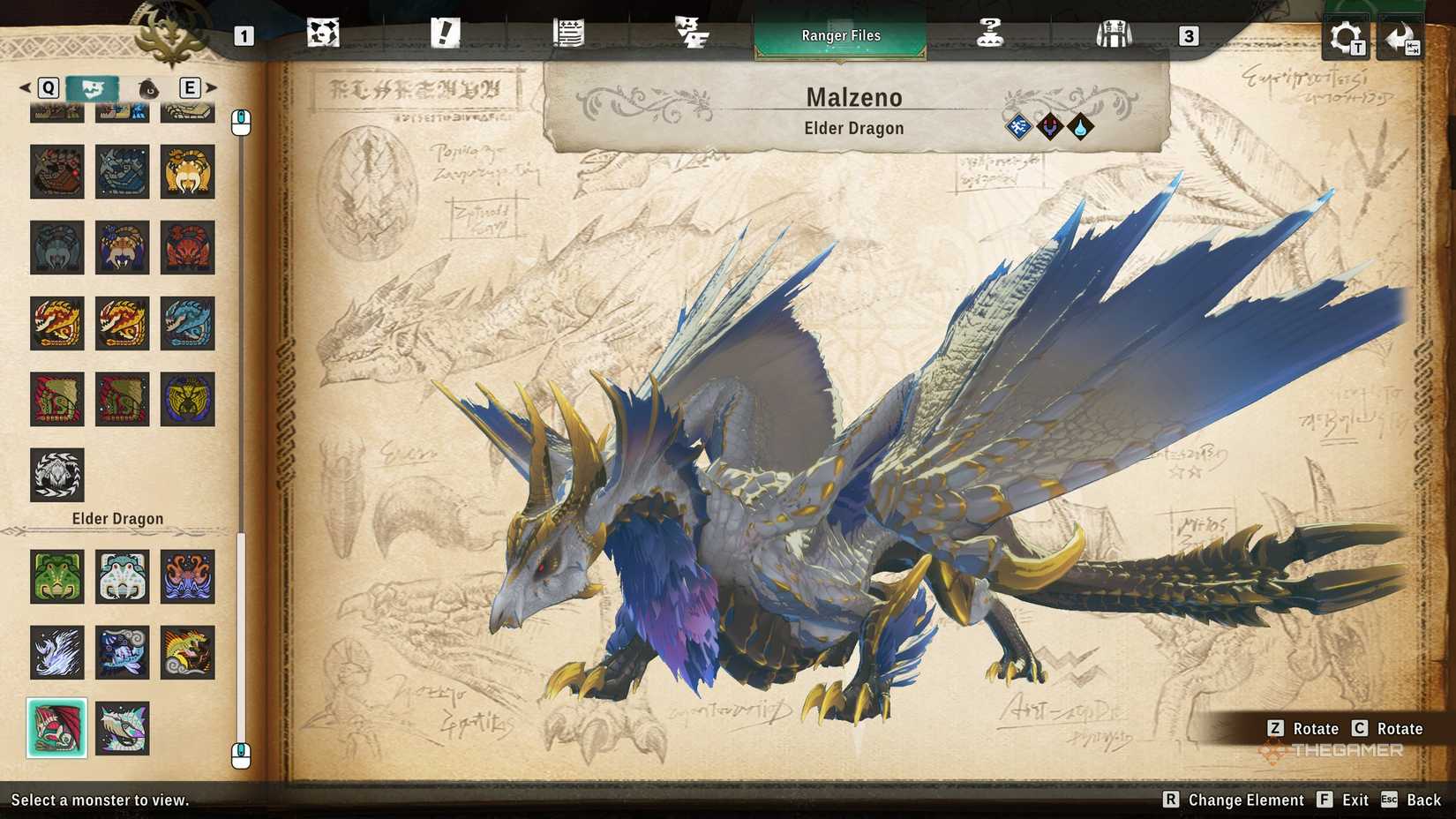Open the item pouch icon next to E
The height and width of the screenshot is (819, 1456).
(x=147, y=88)
